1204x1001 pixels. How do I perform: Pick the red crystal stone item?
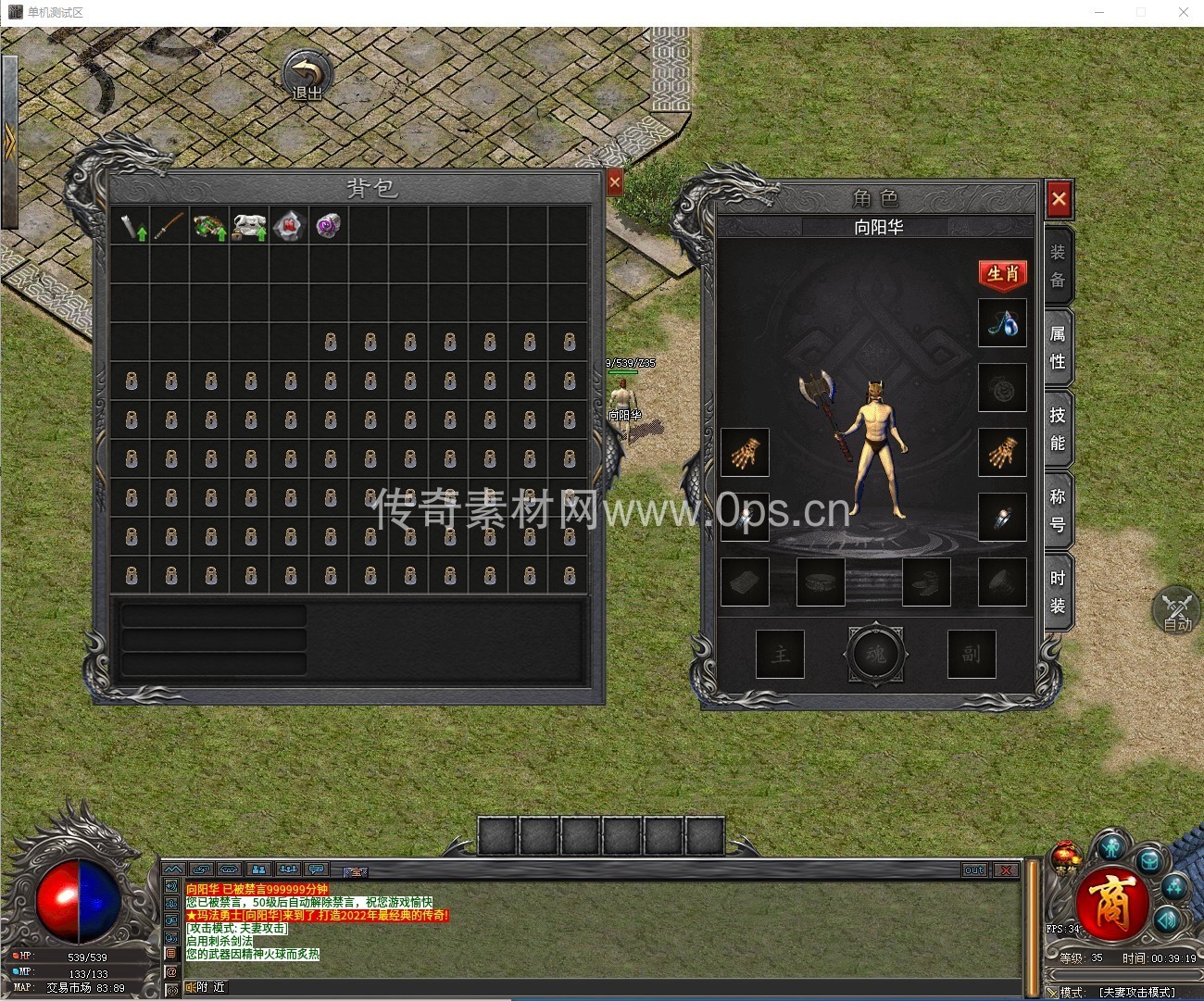coord(289,225)
